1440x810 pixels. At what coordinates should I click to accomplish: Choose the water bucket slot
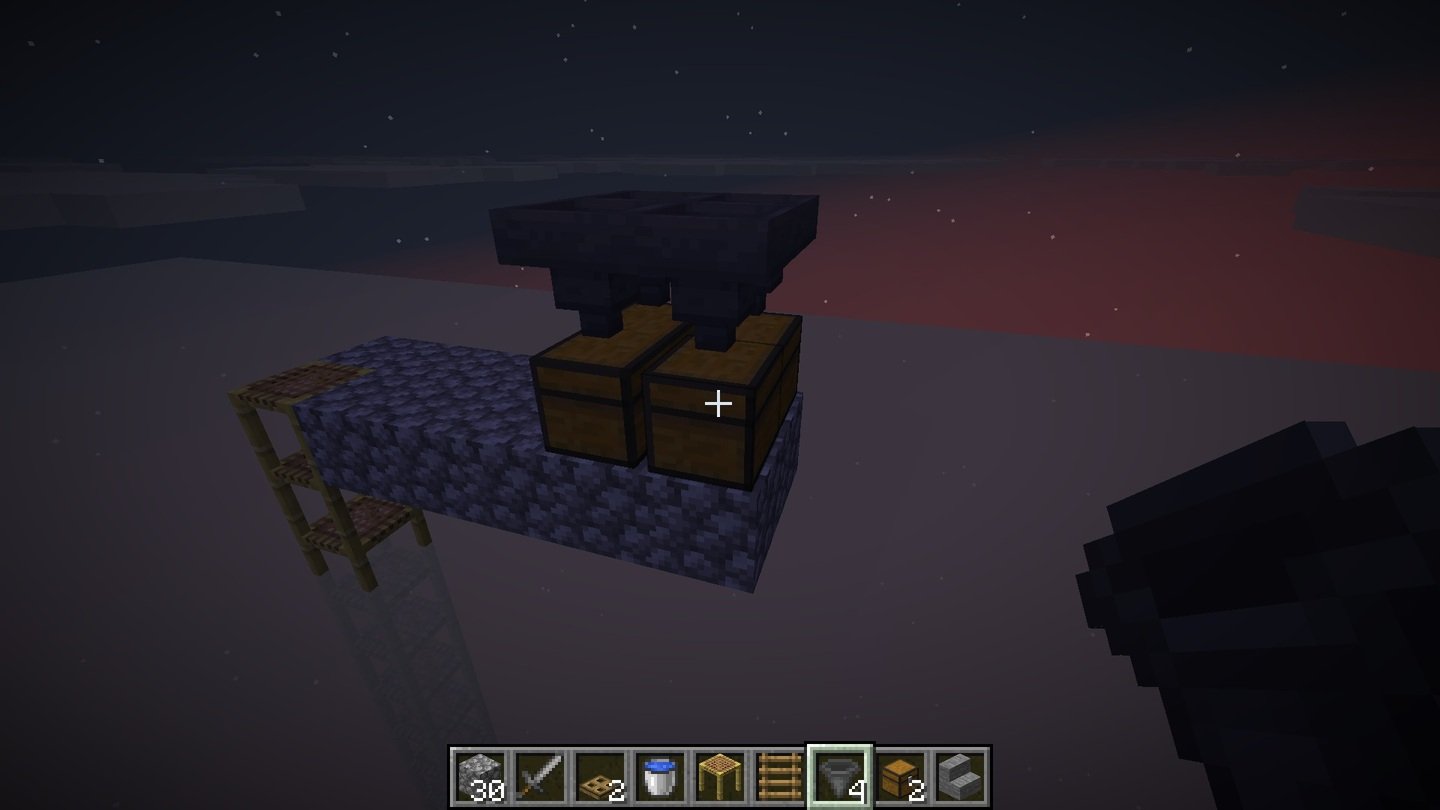click(x=659, y=776)
